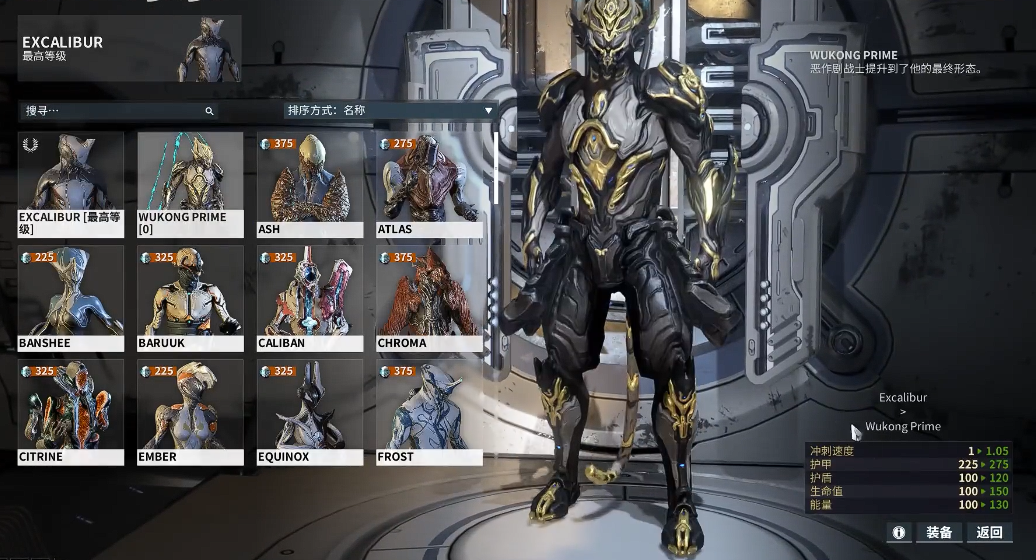Click the 装备 equip button
Viewport: 1036px width, 560px height.
[939, 532]
